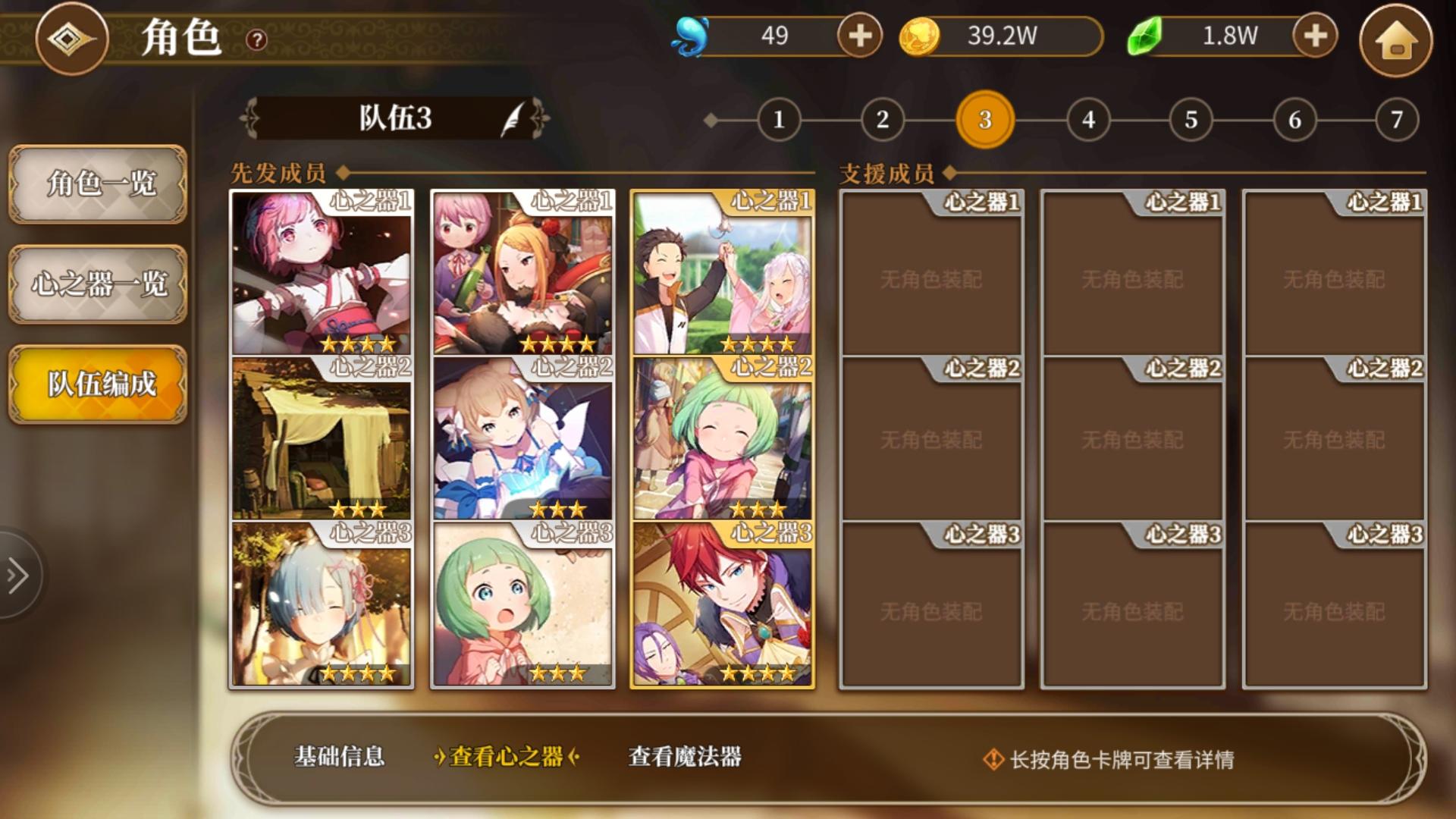1456x819 pixels.
Task: Open the 查看魔法器 tab
Action: pos(685,757)
